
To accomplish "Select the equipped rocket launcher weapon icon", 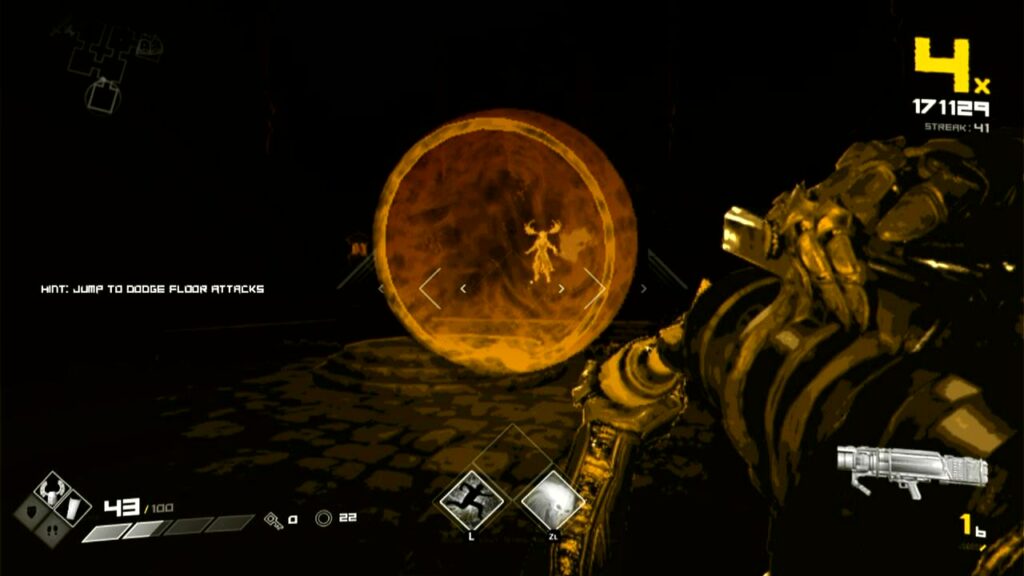I will (908, 470).
